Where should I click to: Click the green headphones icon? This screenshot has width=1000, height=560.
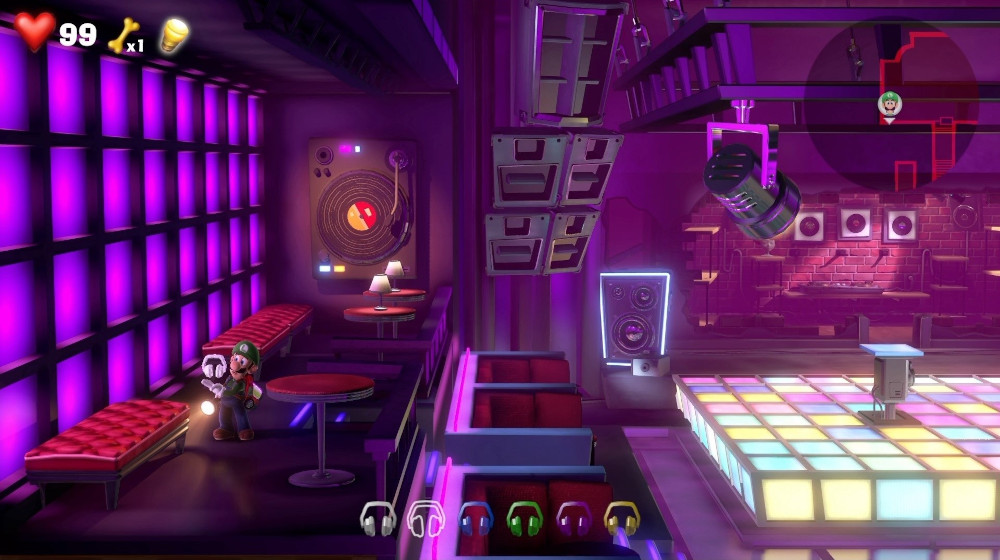click(524, 518)
